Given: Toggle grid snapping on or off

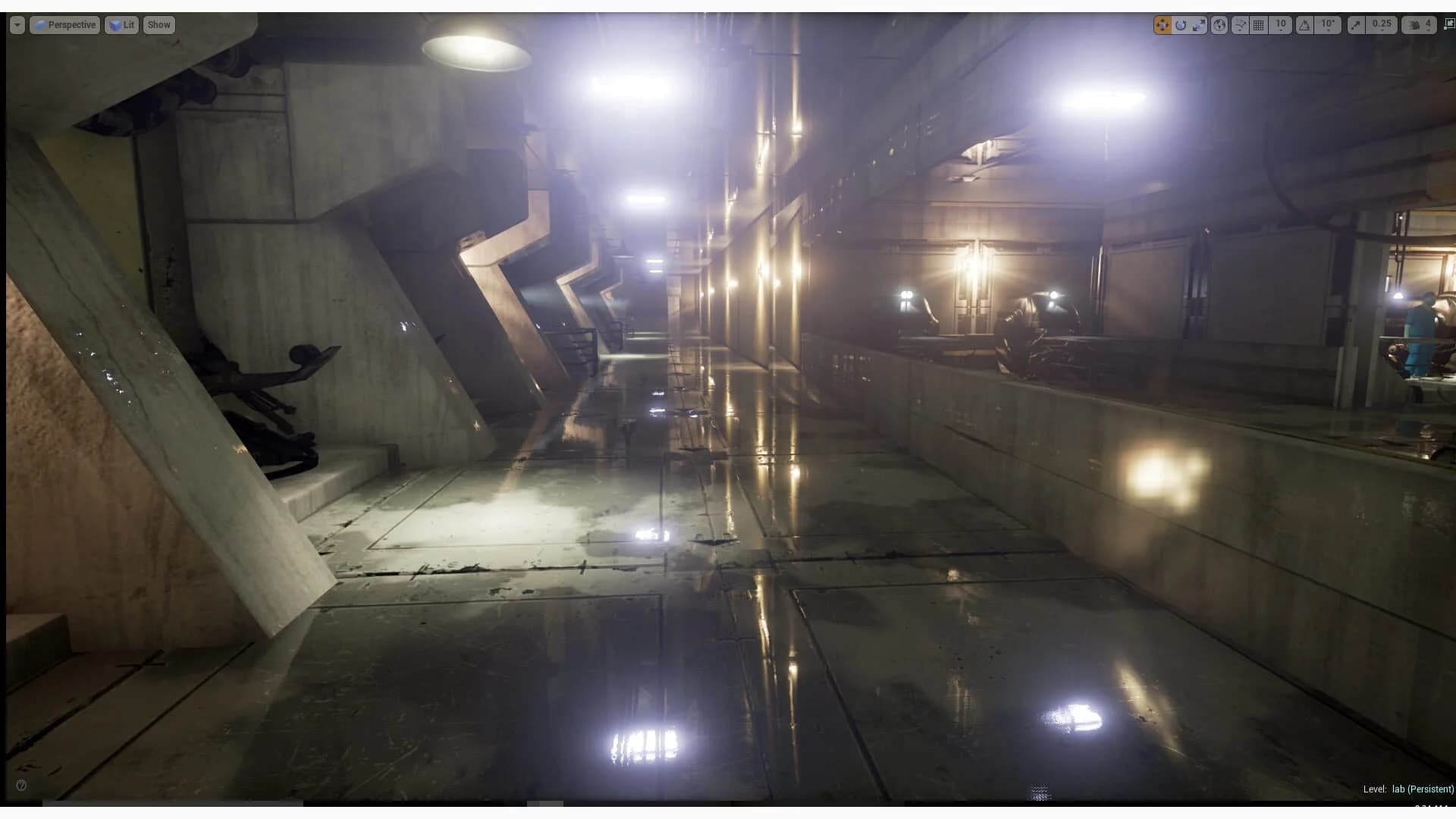Looking at the screenshot, I should tap(1260, 24).
